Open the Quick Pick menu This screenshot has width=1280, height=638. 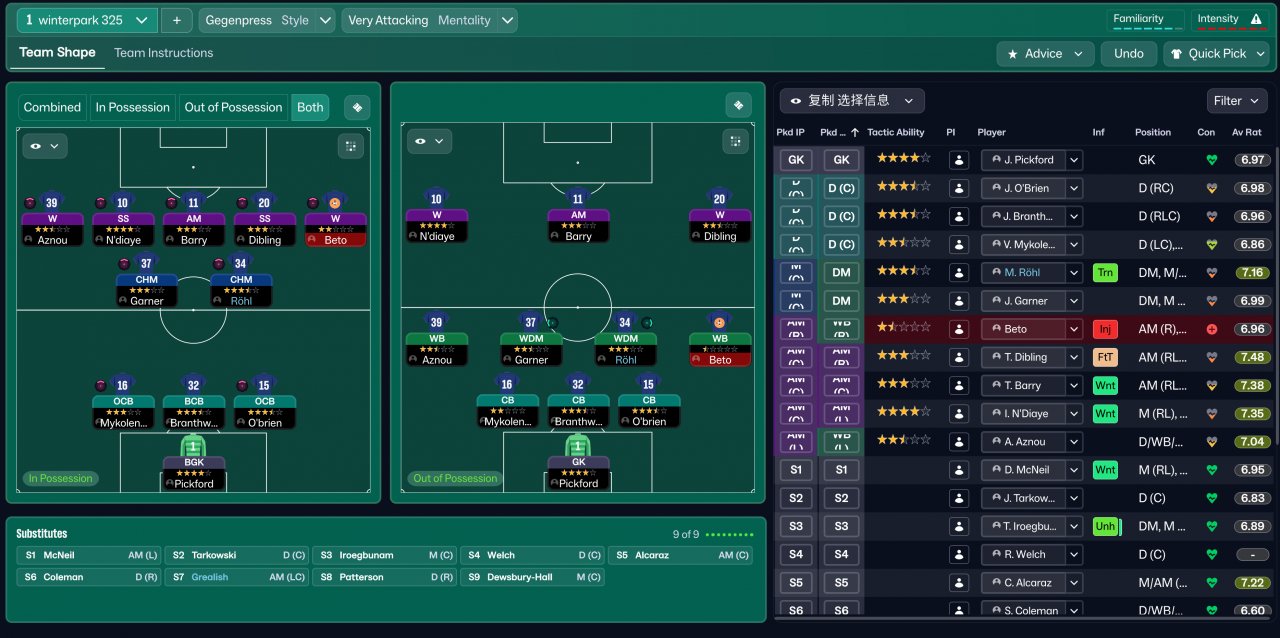pyautogui.click(x=1216, y=54)
